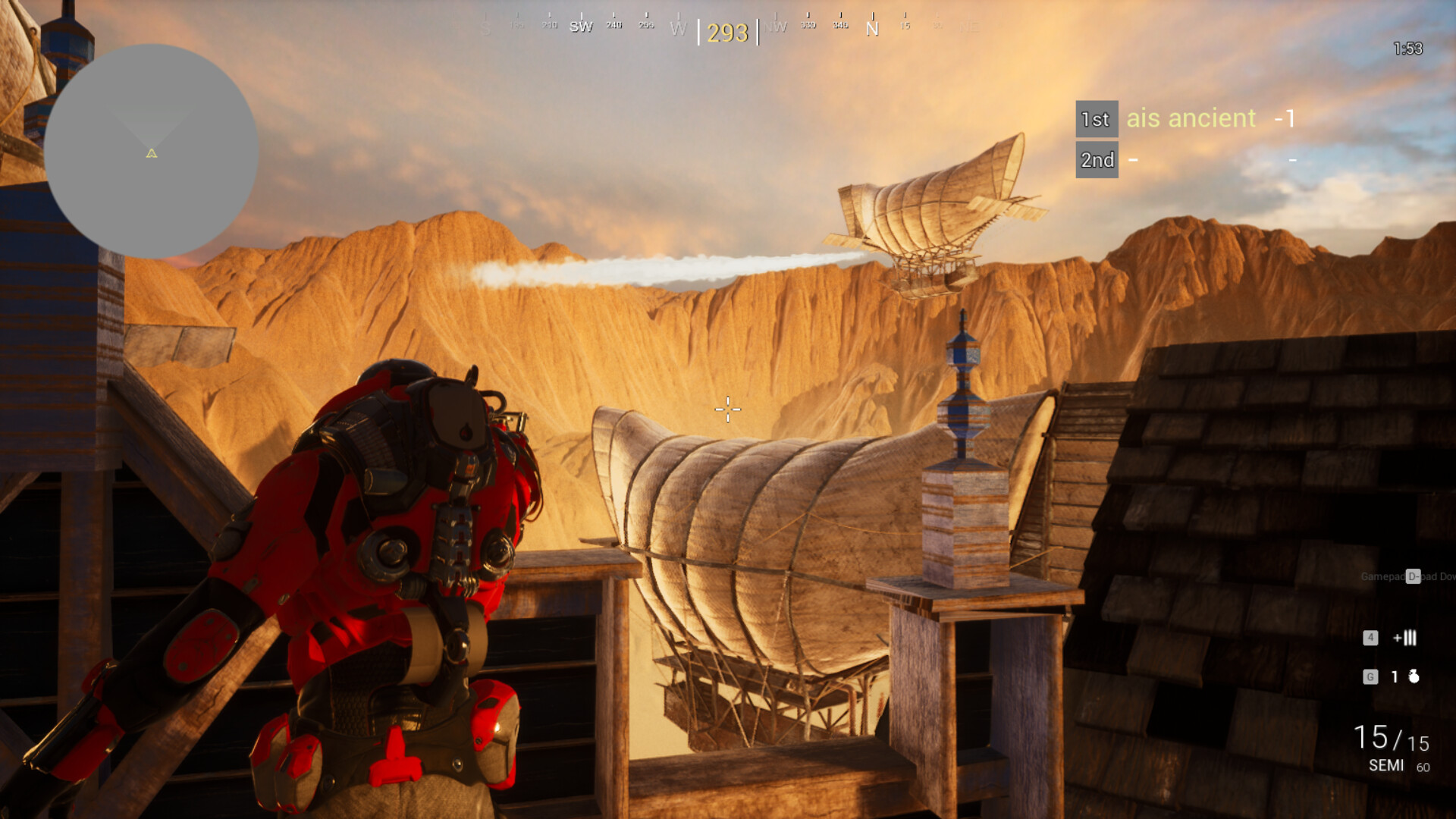
Task: Click the 2nd place rank badge
Action: coord(1097,160)
